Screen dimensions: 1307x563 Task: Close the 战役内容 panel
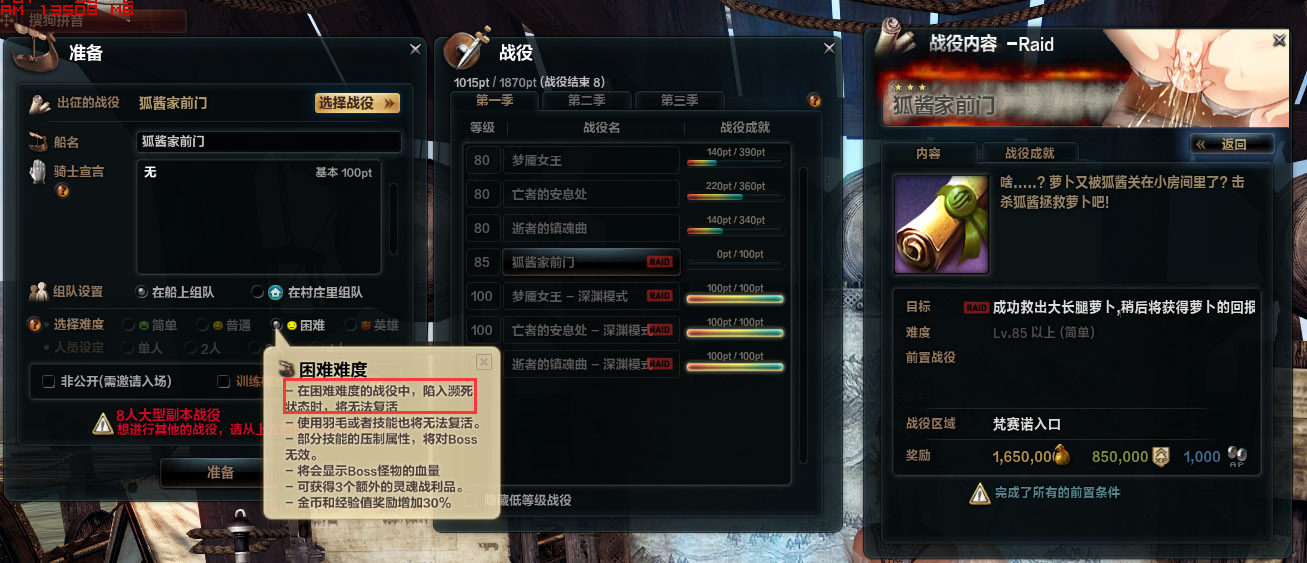click(1279, 40)
